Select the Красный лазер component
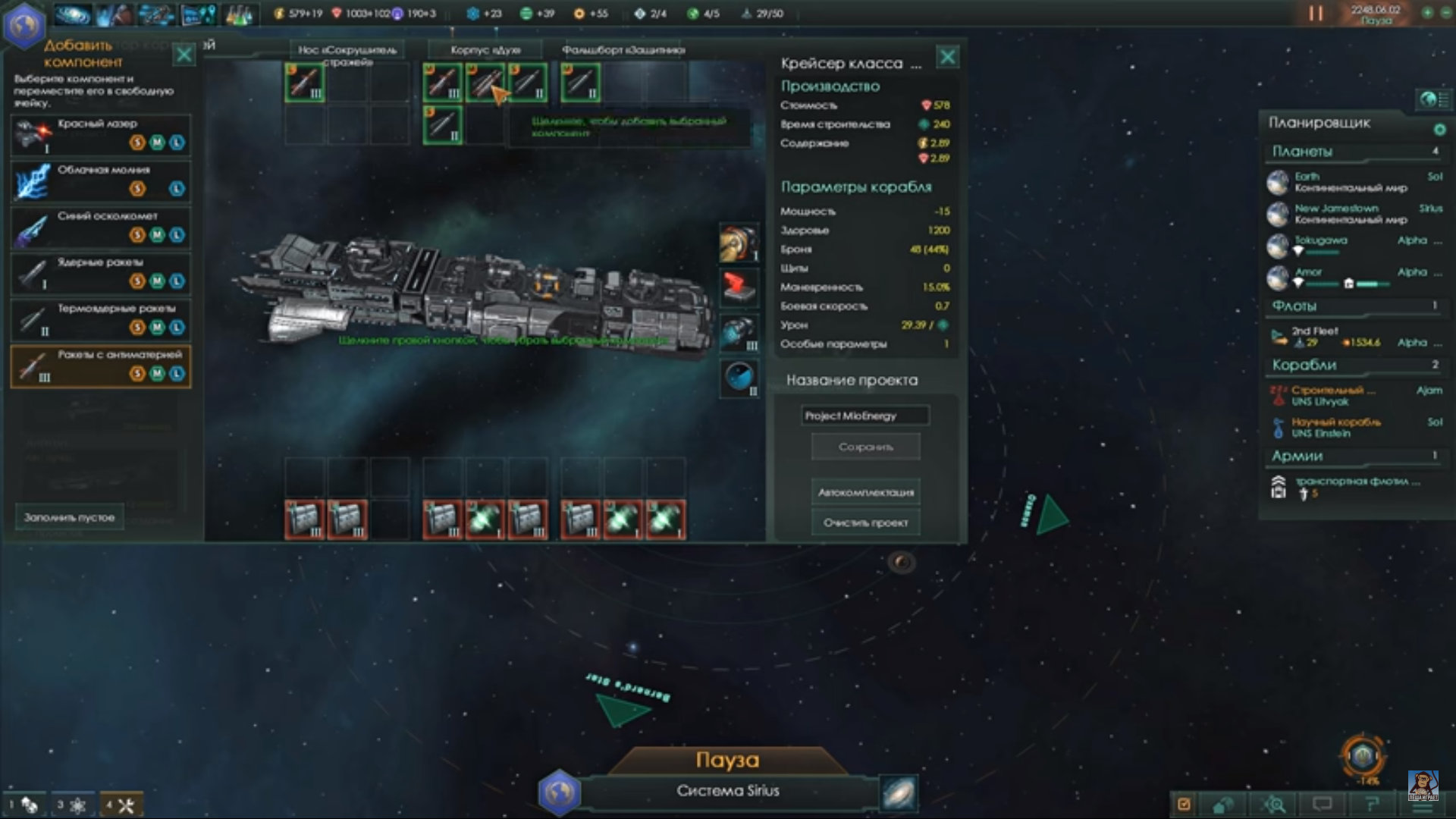1456x819 pixels. tap(100, 134)
